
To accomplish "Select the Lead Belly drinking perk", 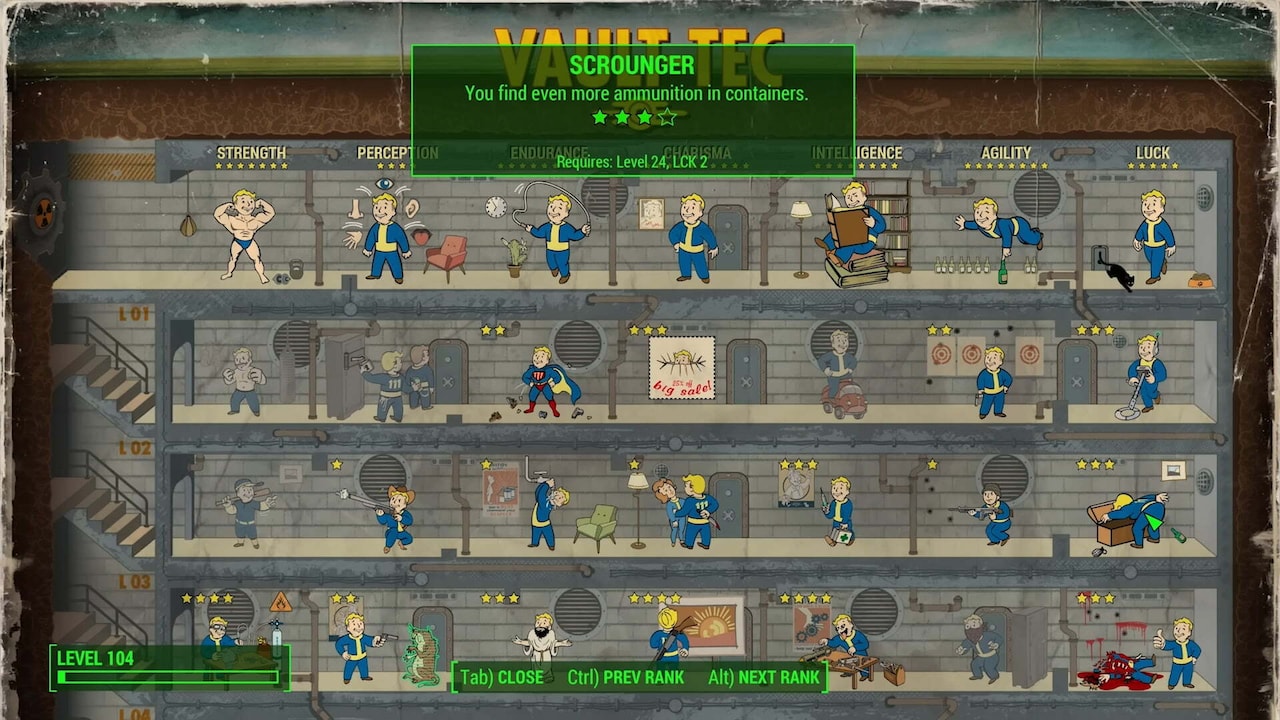I will pyautogui.click(x=545, y=510).
